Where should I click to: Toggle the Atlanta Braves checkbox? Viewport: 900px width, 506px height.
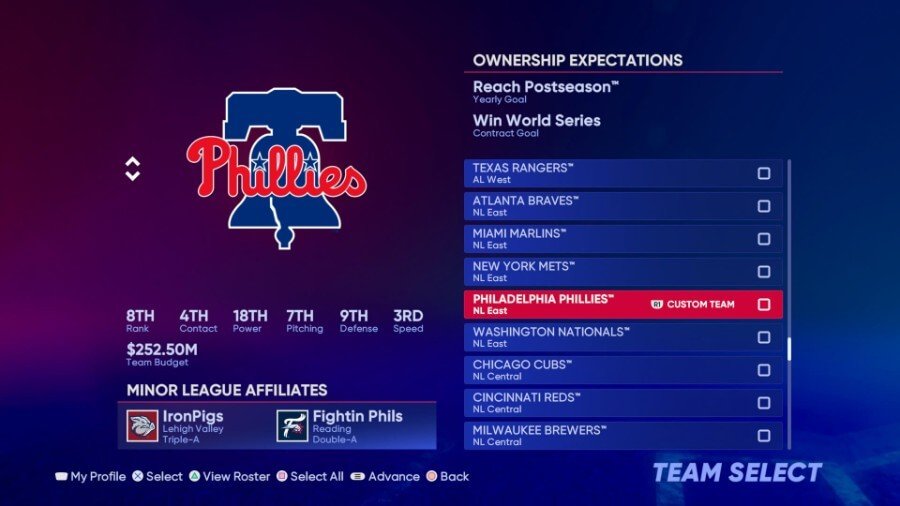tap(764, 206)
